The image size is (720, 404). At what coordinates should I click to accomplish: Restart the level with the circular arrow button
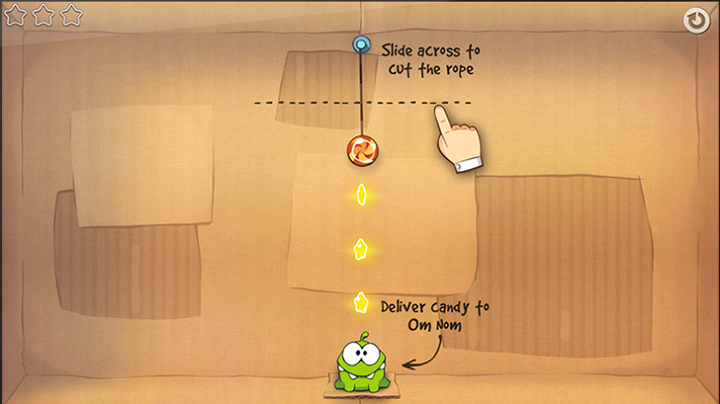695,19
